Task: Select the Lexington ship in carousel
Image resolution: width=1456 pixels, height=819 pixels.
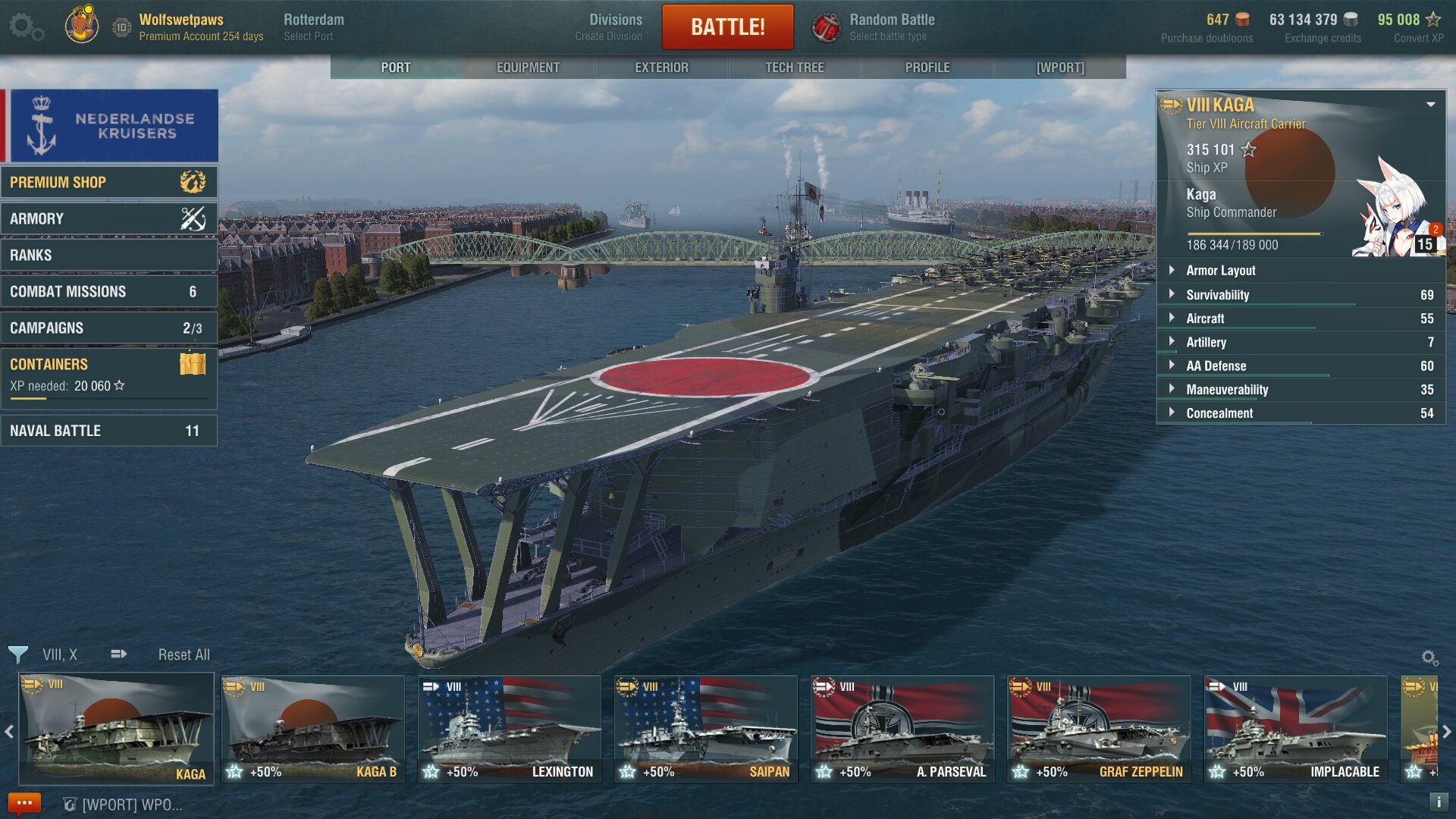Action: [509, 729]
